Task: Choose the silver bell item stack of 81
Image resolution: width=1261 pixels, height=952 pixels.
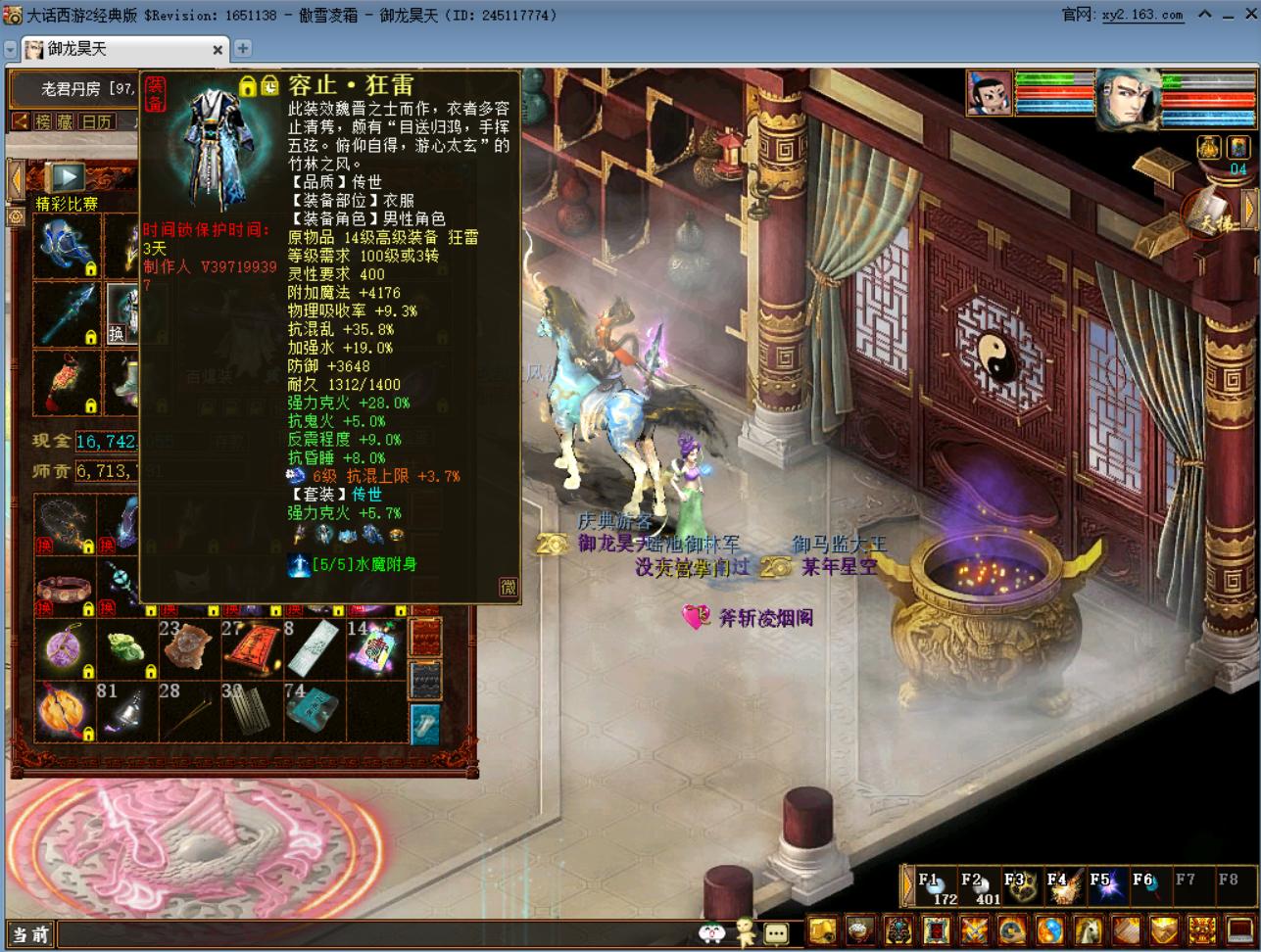Action: 127,710
